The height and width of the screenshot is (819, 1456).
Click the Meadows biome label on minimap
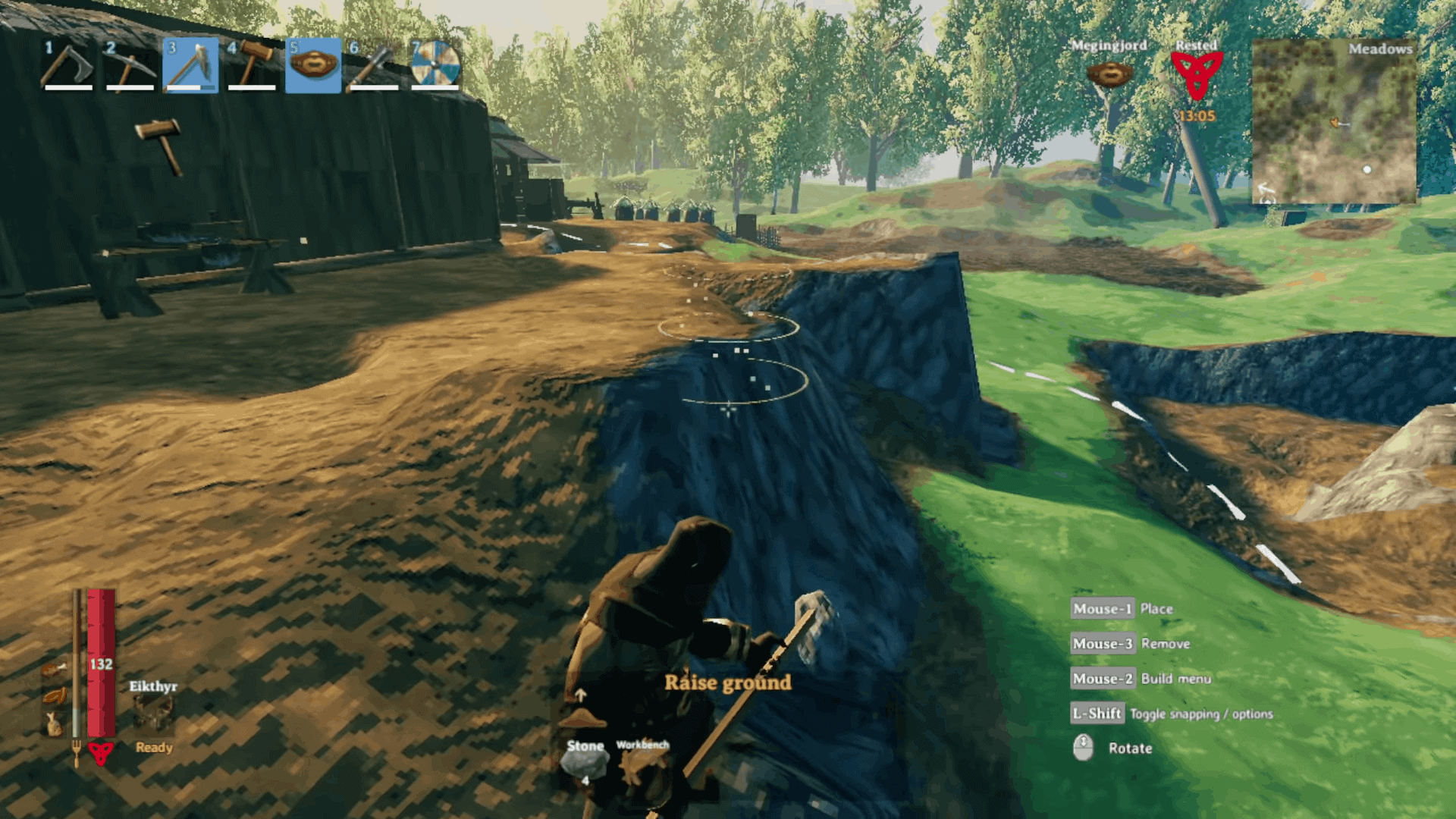click(1382, 48)
